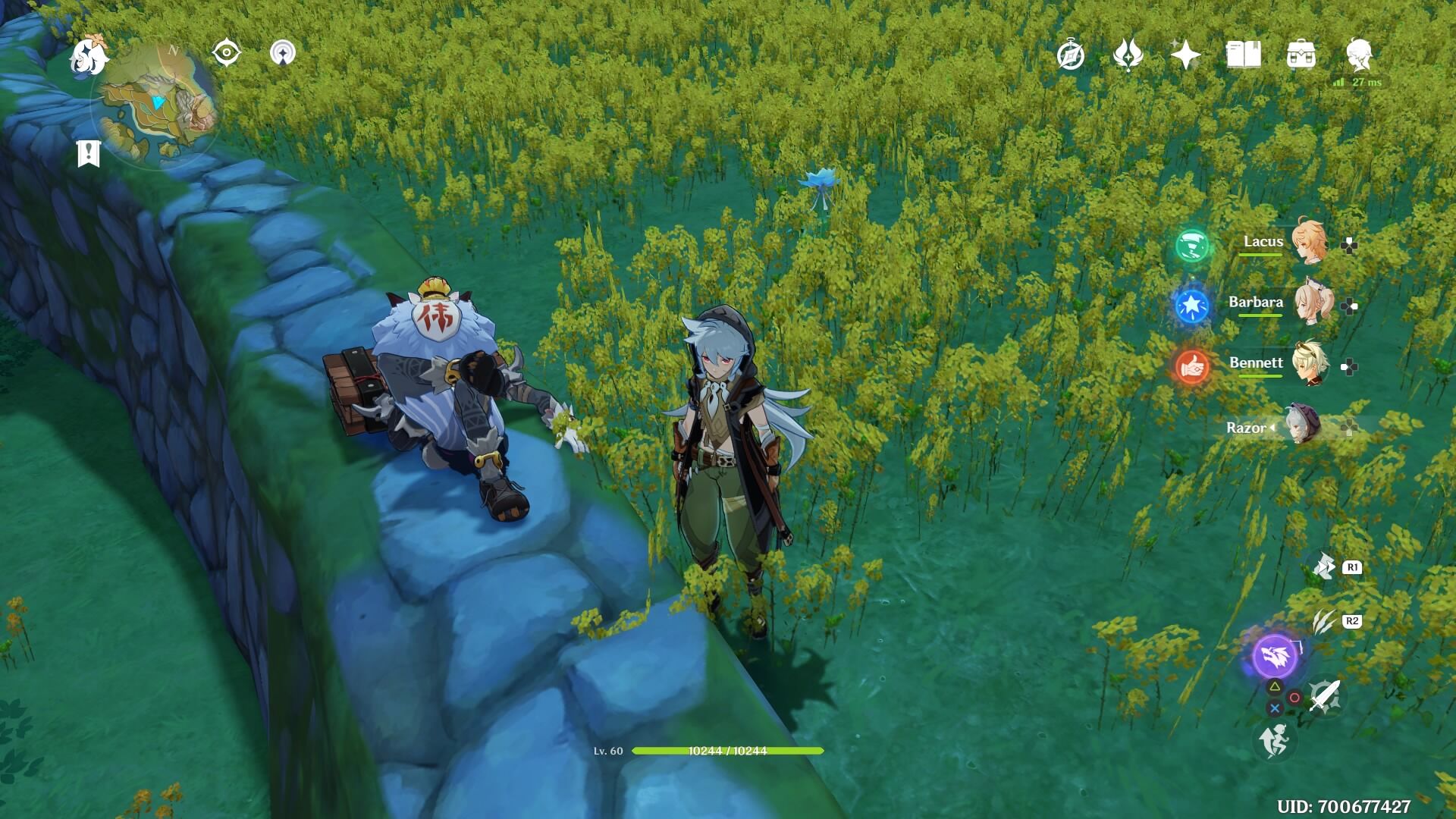
Task: Toggle the elemental sight eye icon
Action: [x=226, y=53]
